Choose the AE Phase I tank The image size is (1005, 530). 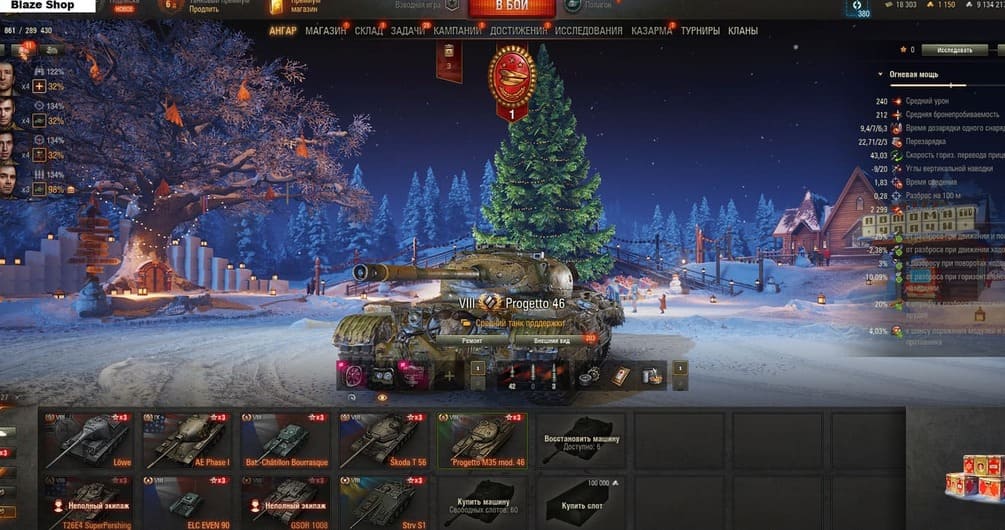(x=186, y=440)
